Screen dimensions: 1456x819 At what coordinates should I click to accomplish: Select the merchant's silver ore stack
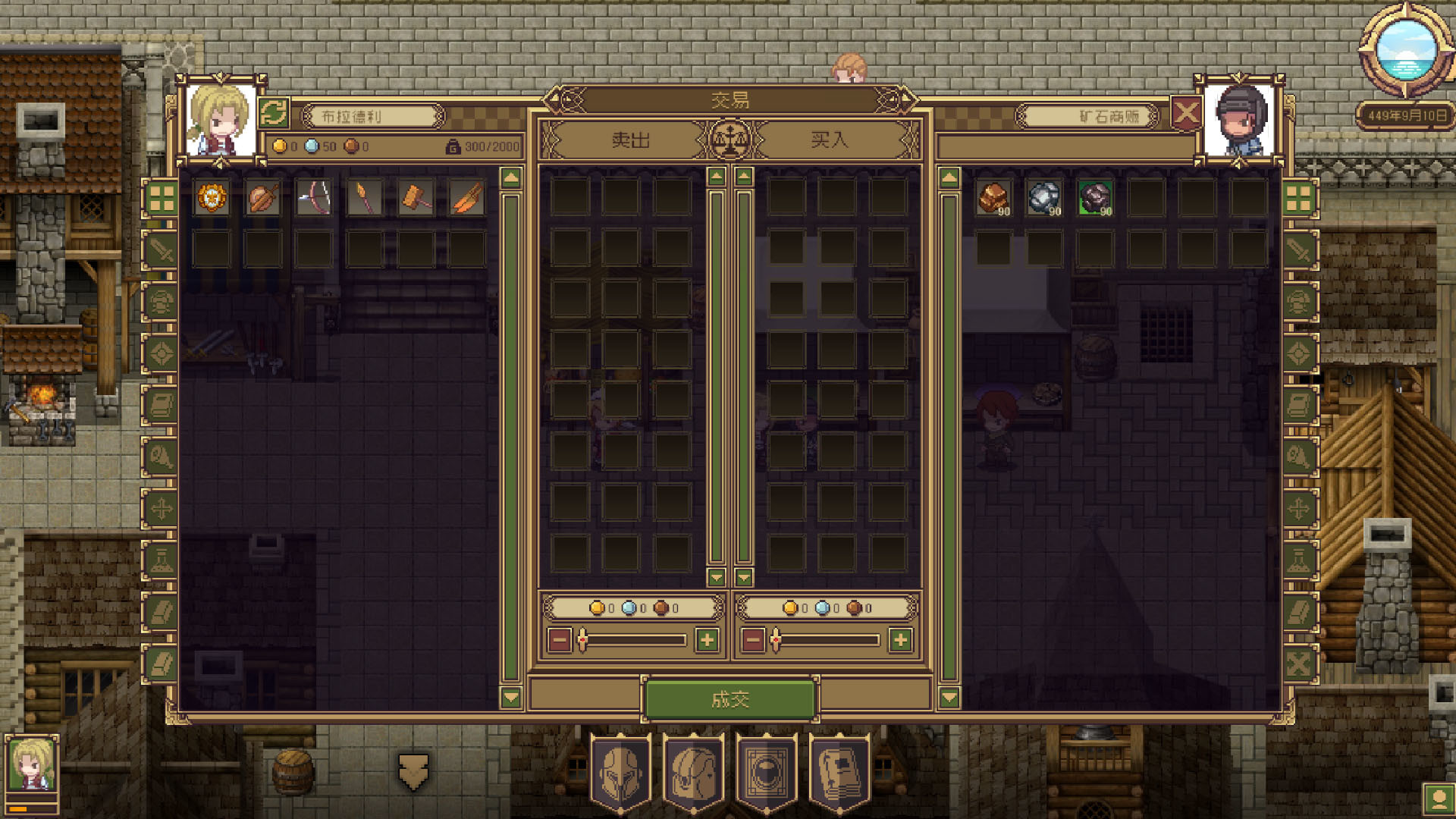(1044, 198)
